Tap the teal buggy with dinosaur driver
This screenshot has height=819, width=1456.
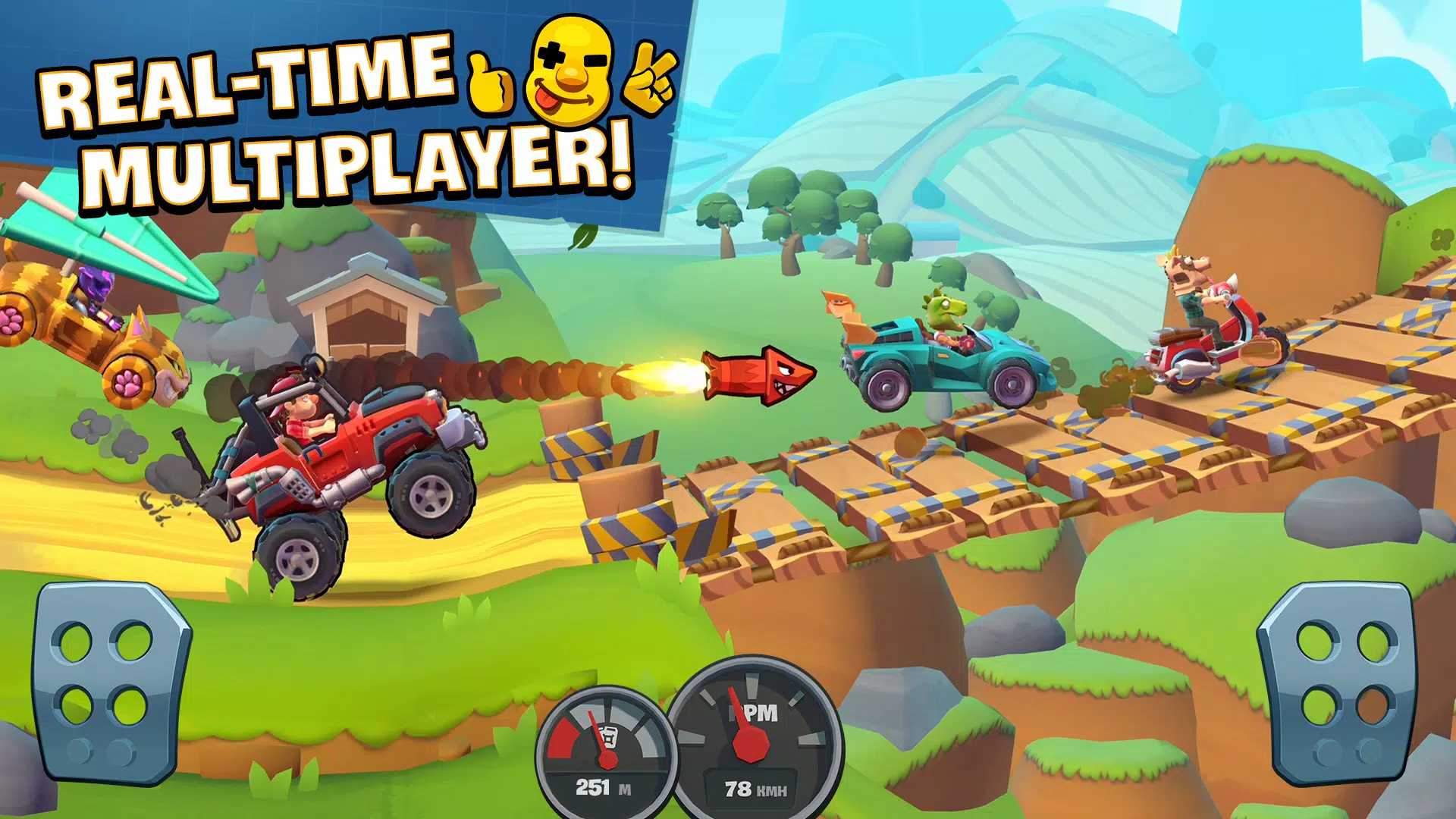tap(940, 356)
